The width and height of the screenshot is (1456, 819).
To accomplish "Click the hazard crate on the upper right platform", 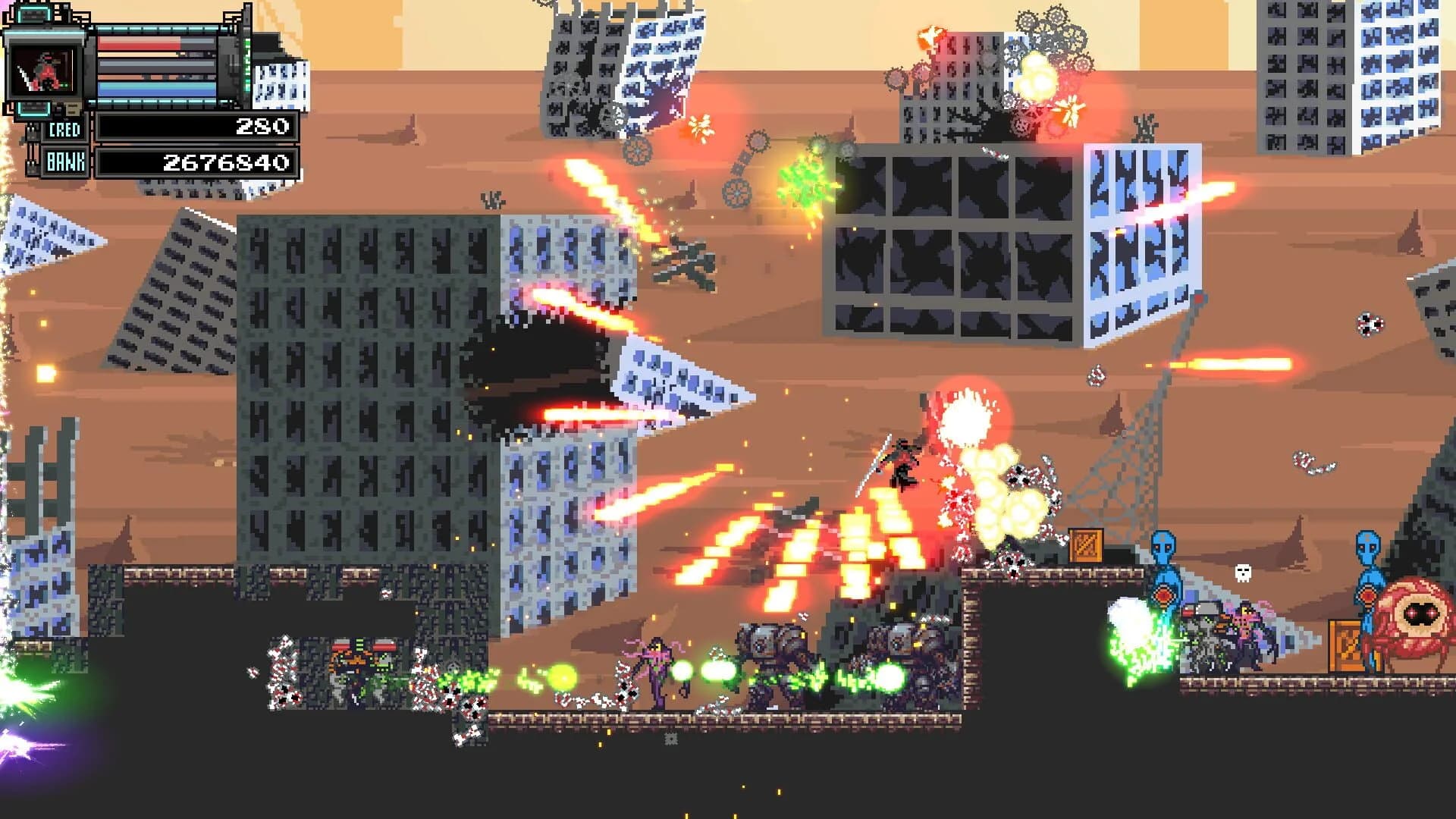I will click(x=1084, y=545).
